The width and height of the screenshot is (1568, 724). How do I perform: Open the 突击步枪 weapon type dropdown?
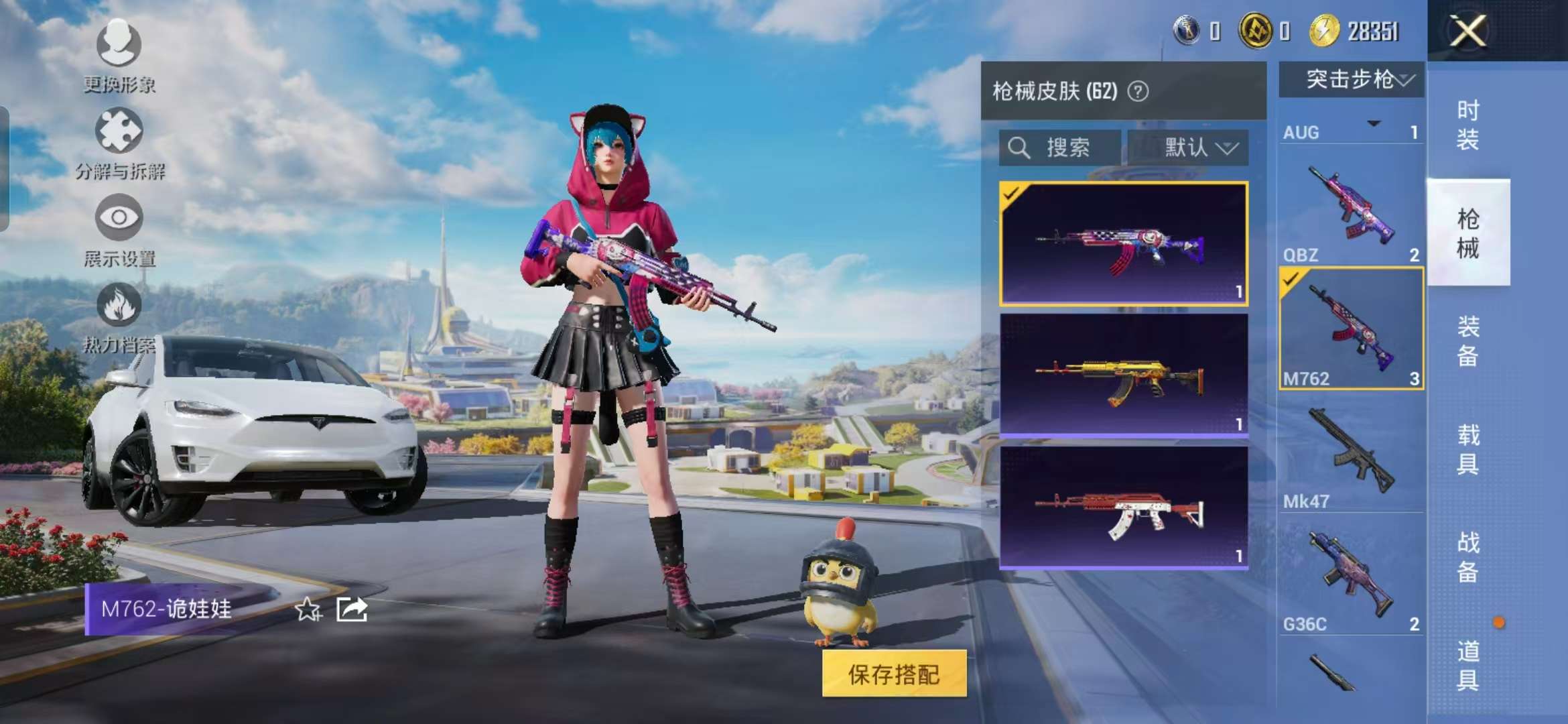(1352, 80)
